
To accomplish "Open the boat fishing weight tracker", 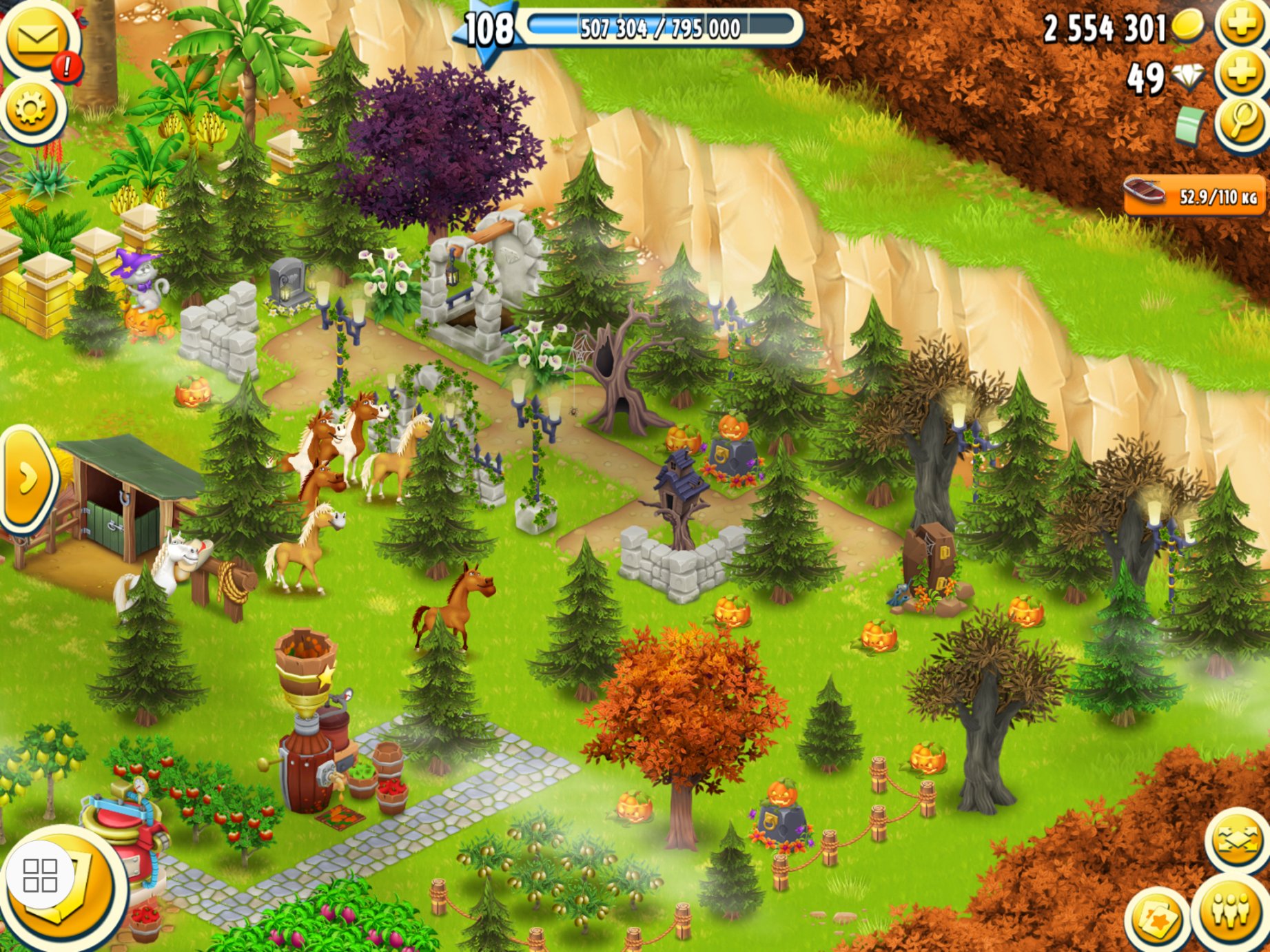I will tap(1194, 196).
